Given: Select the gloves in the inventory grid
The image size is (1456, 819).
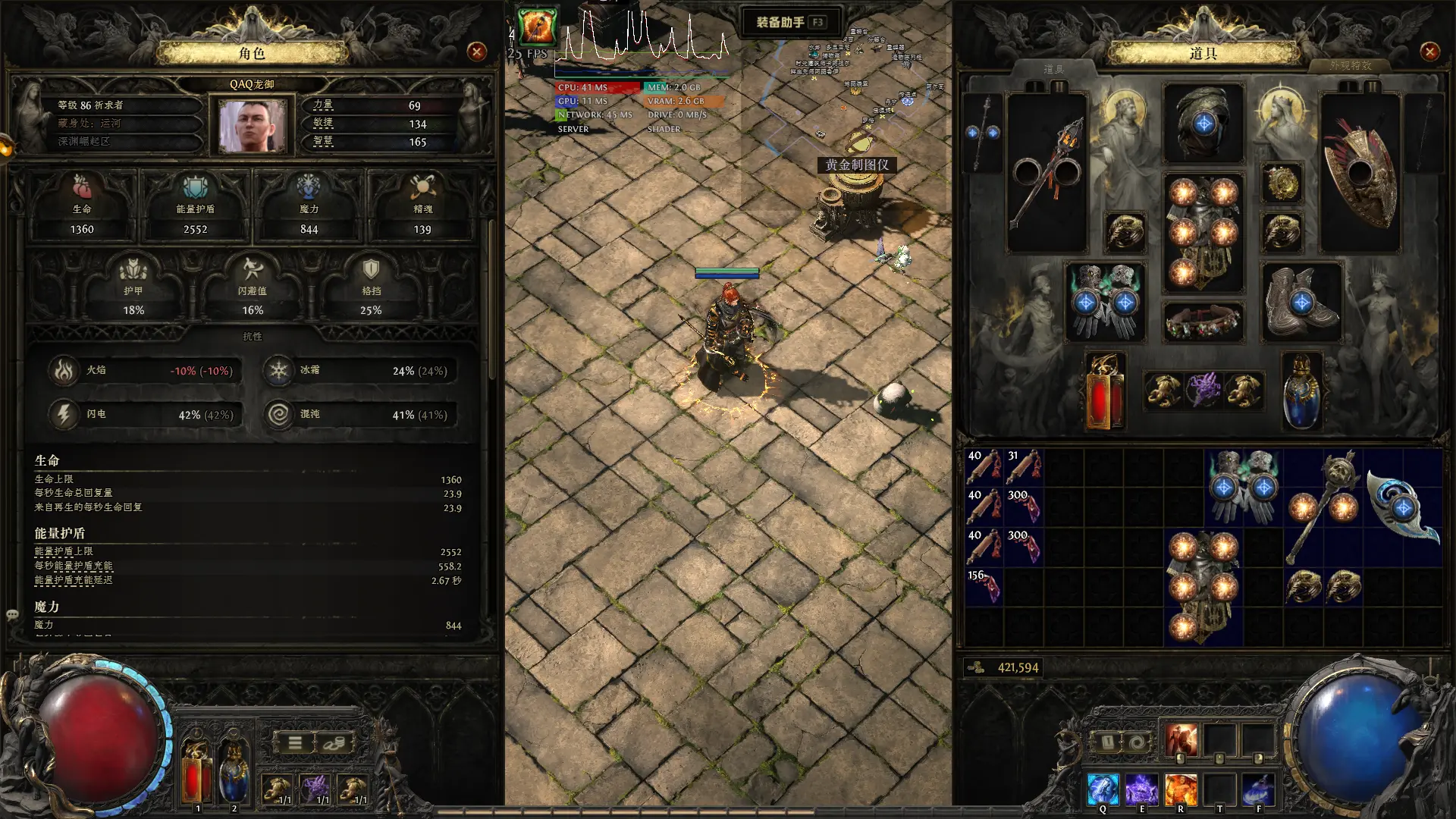Looking at the screenshot, I should (x=1244, y=486).
